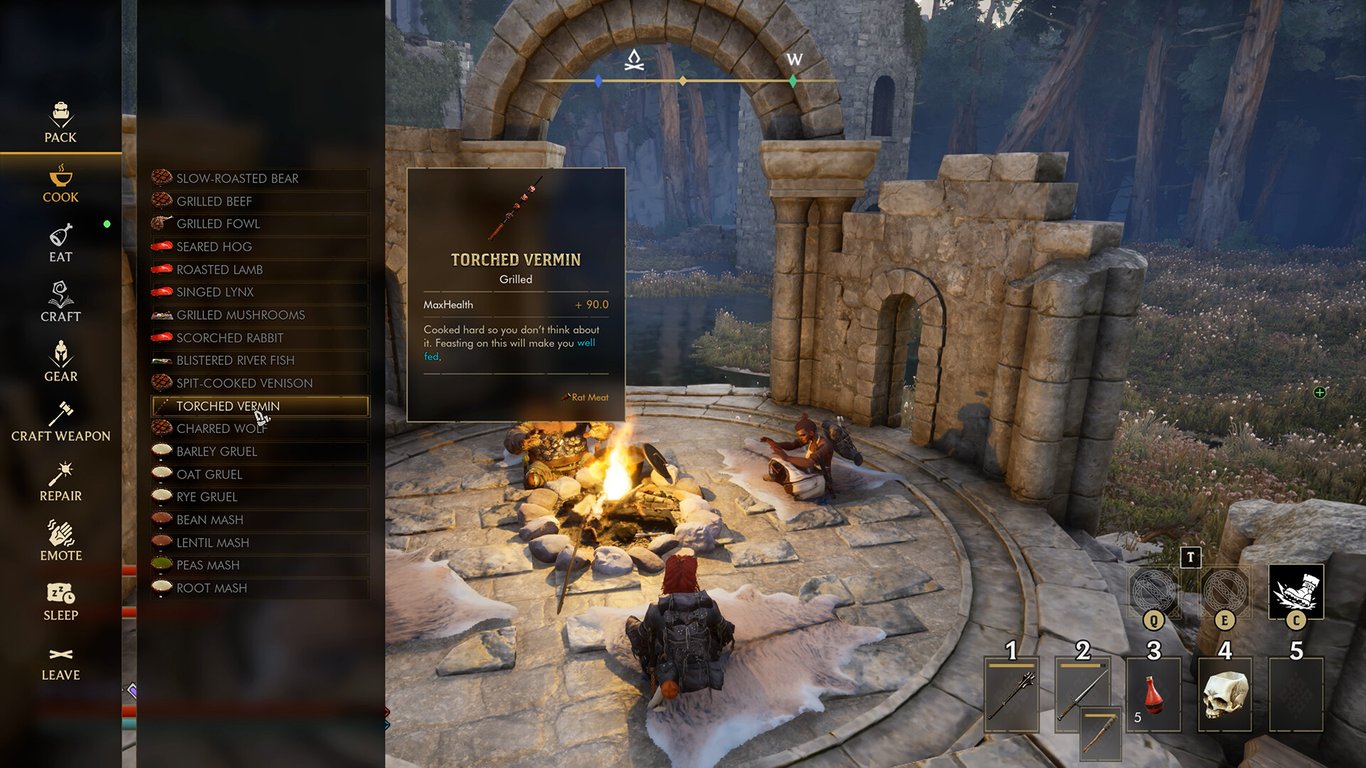Select the healing potion in hotbar slot 3
1366x768 pixels.
click(x=1153, y=693)
